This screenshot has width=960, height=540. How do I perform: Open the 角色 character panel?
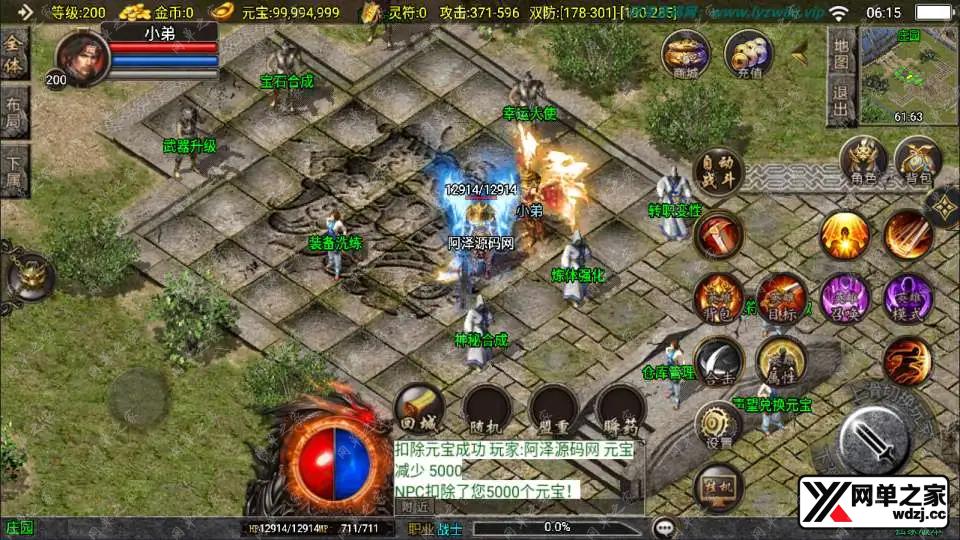coord(864,161)
